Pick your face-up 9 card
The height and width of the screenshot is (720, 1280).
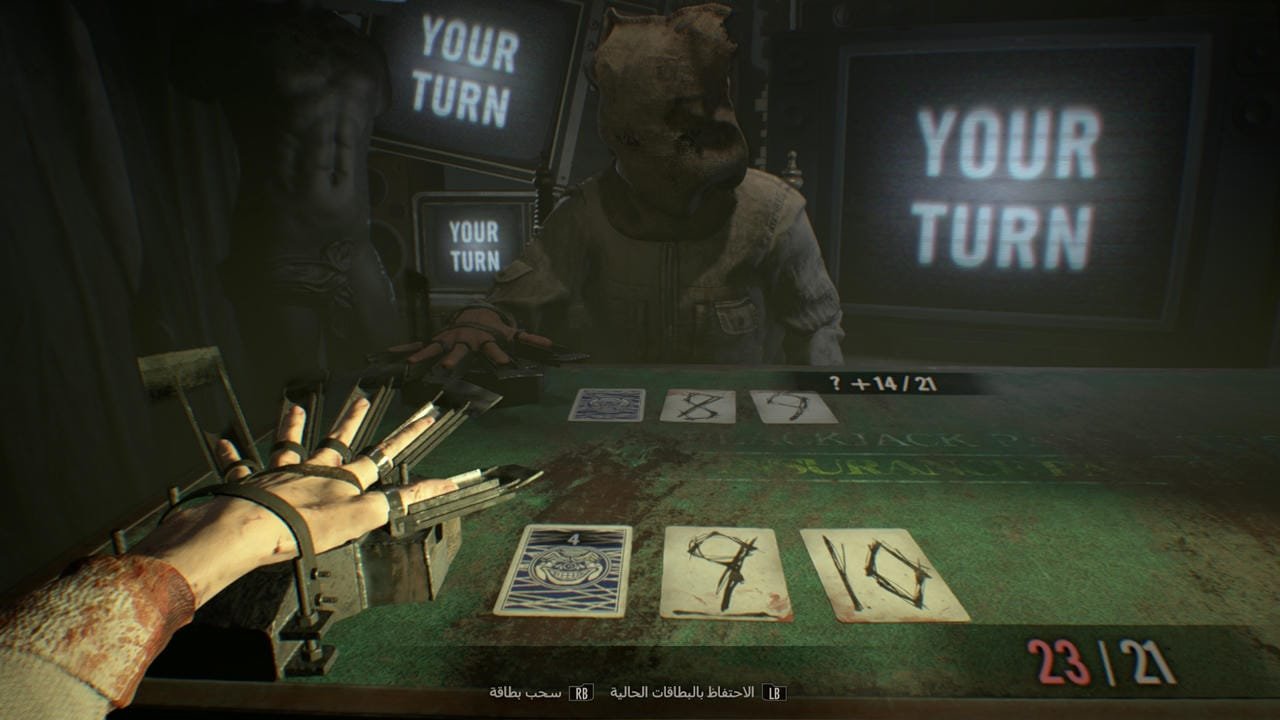click(725, 574)
